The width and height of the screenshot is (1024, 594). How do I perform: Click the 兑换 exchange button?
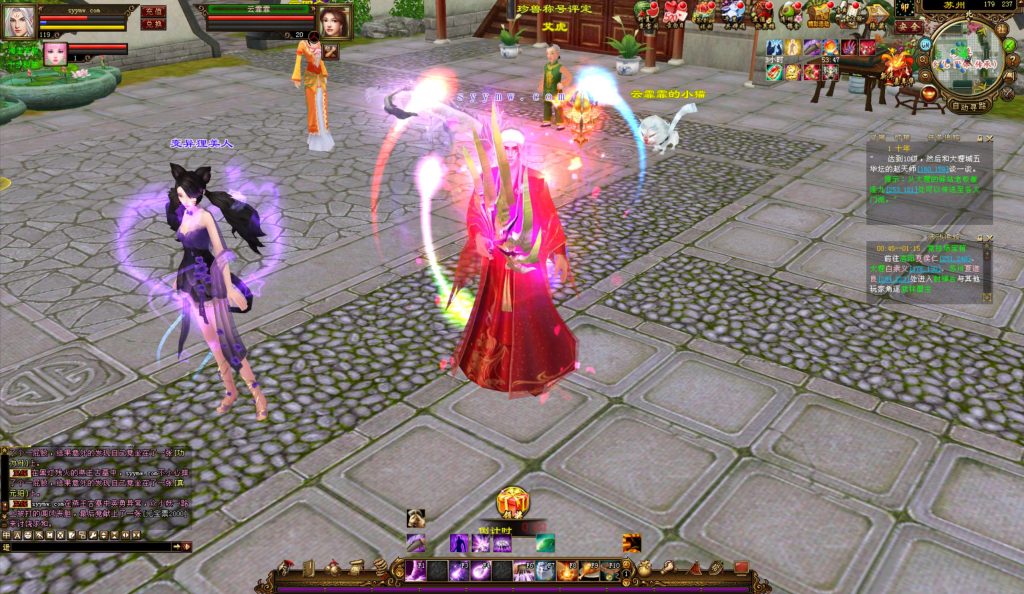[x=153, y=24]
